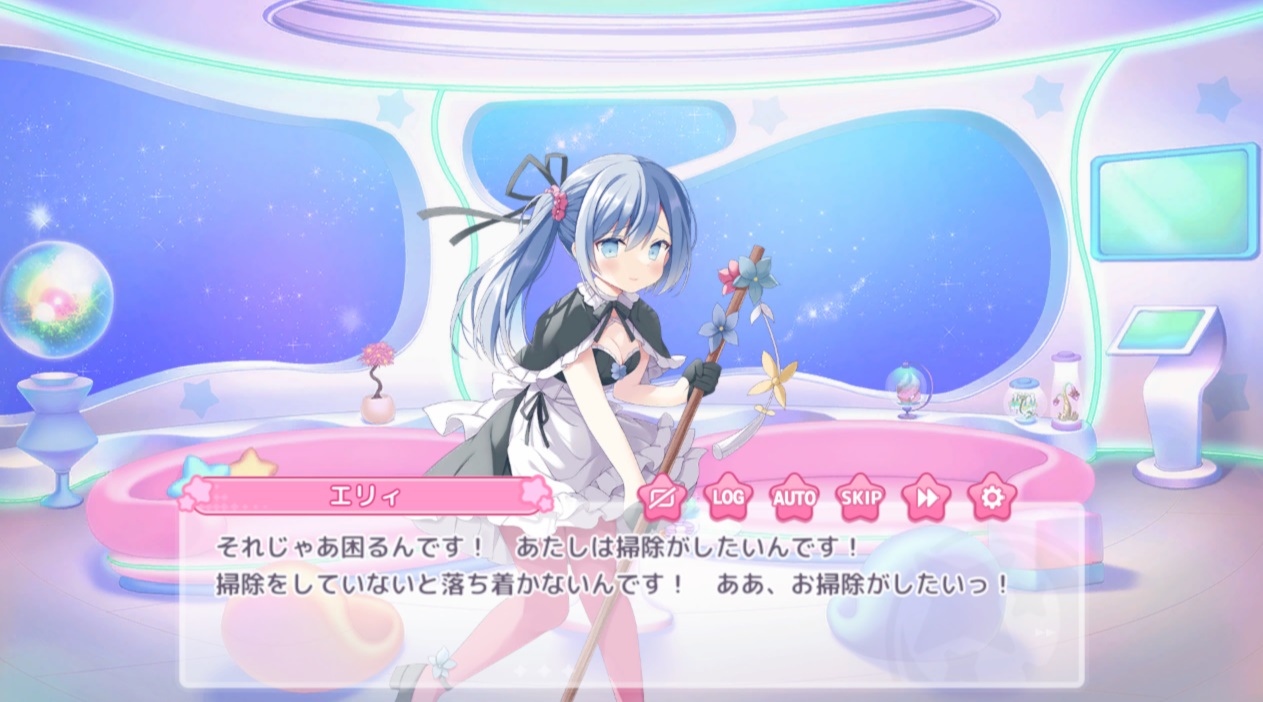Toggle AUTO dialogue advance
This screenshot has width=1263, height=702.
click(795, 497)
